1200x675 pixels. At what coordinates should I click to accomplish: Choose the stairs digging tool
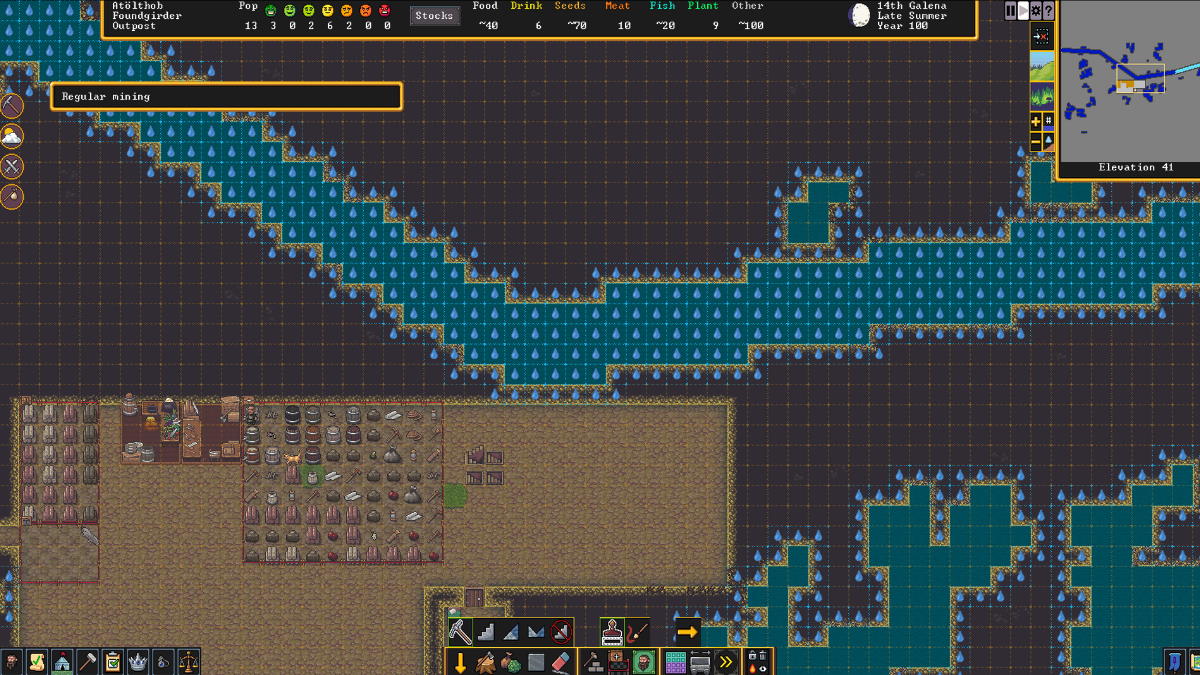click(486, 632)
